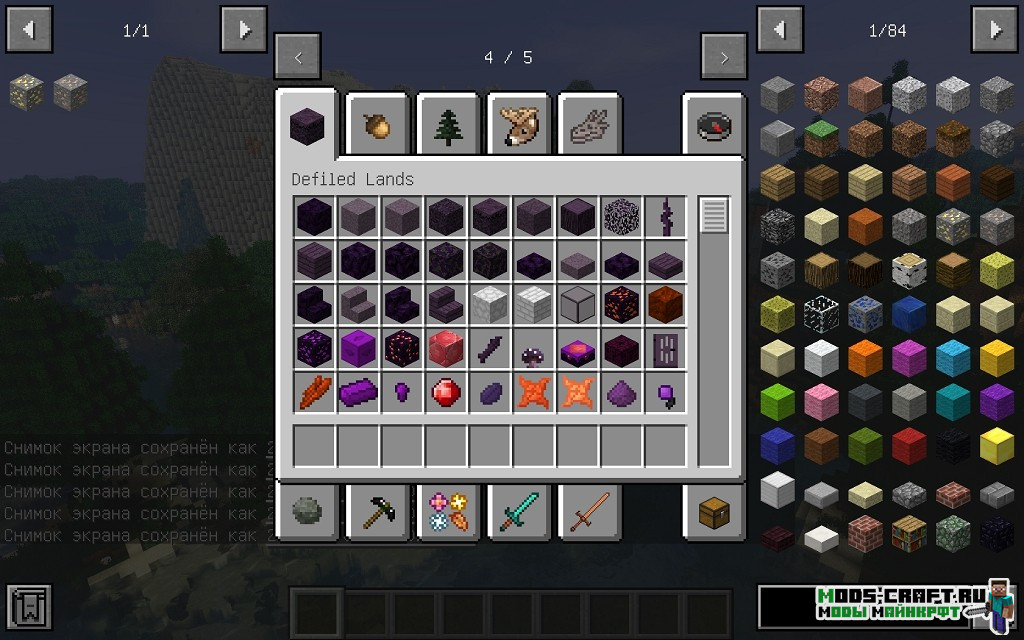Show the flowers miscellaneous tab
This screenshot has width=1024, height=640.
[x=448, y=512]
